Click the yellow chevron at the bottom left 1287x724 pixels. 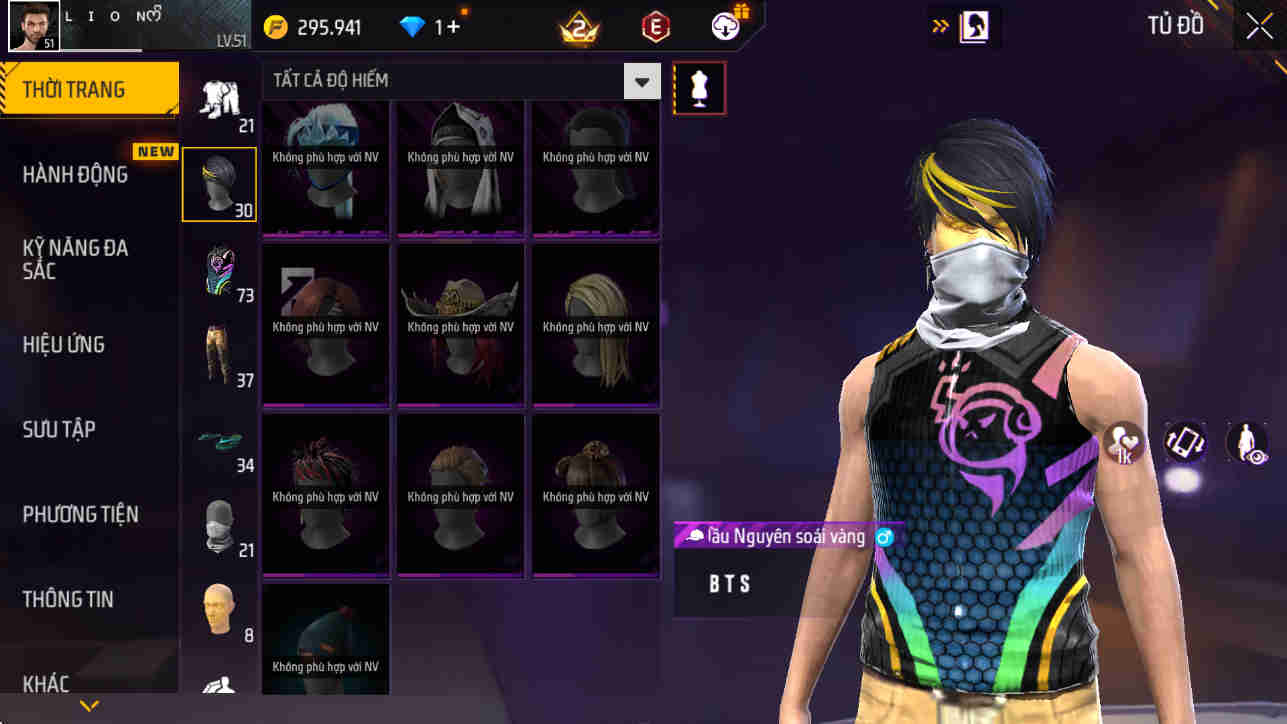pos(88,704)
